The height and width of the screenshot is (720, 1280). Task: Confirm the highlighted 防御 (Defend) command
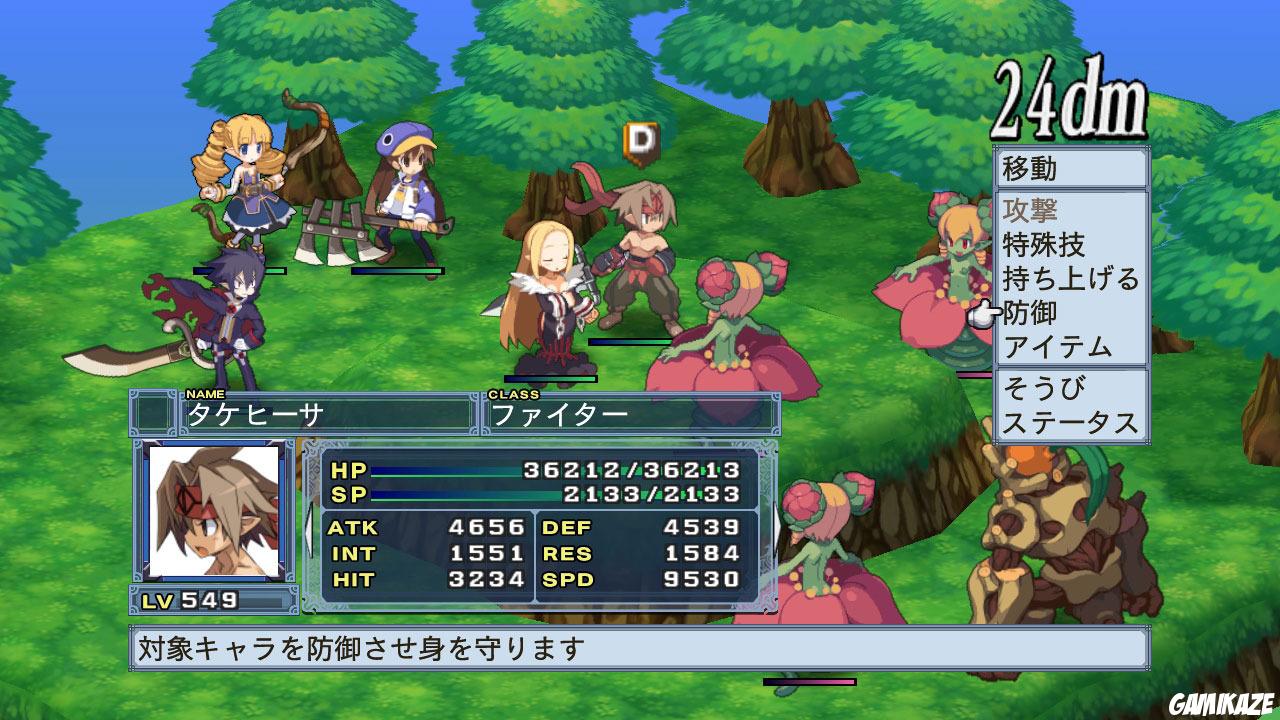point(1050,312)
